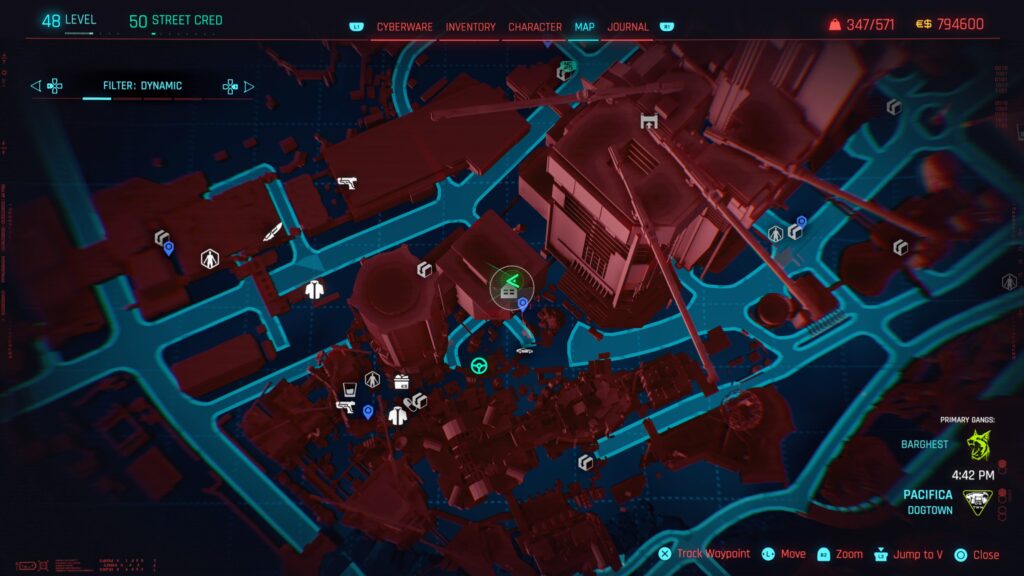1024x576 pixels.
Task: Click the gate marker with upward arrow
Action: click(649, 121)
